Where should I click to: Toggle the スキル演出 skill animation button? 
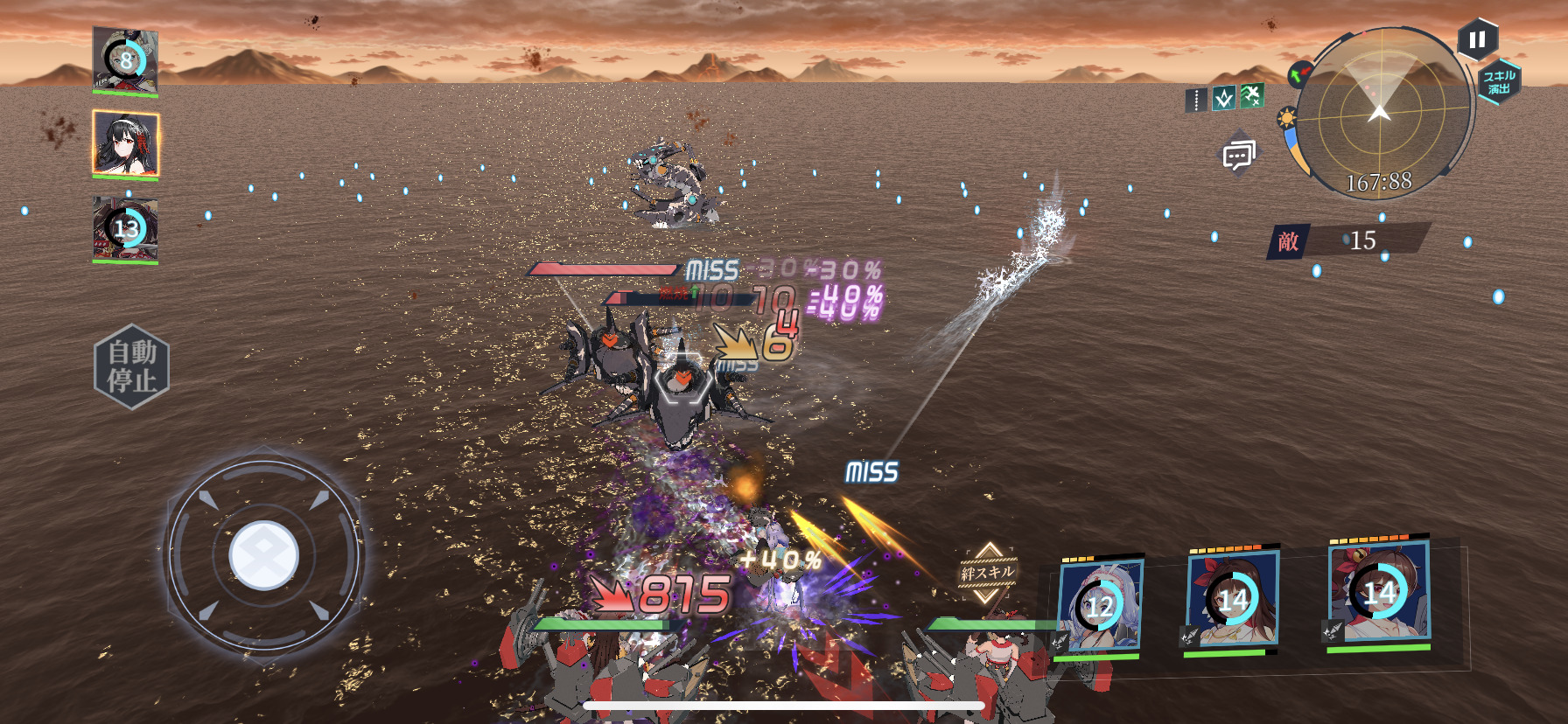(1499, 82)
